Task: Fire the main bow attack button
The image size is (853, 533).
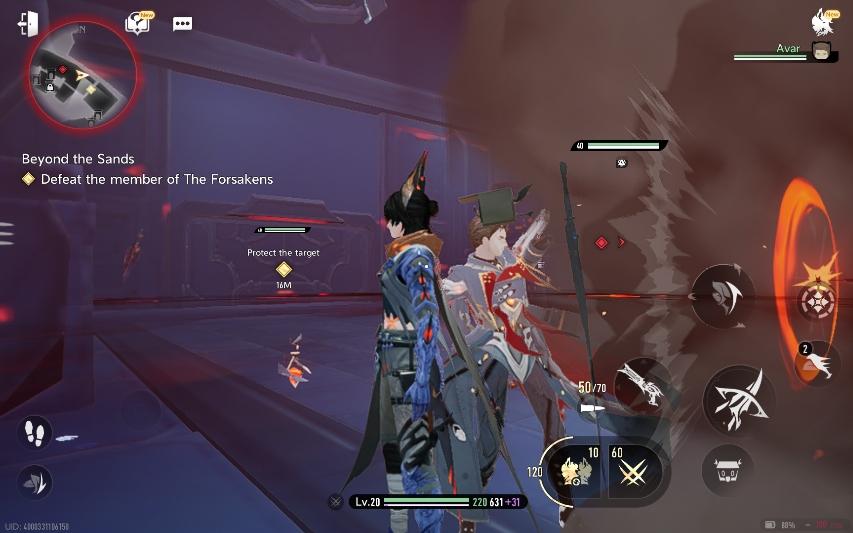Action: click(741, 400)
